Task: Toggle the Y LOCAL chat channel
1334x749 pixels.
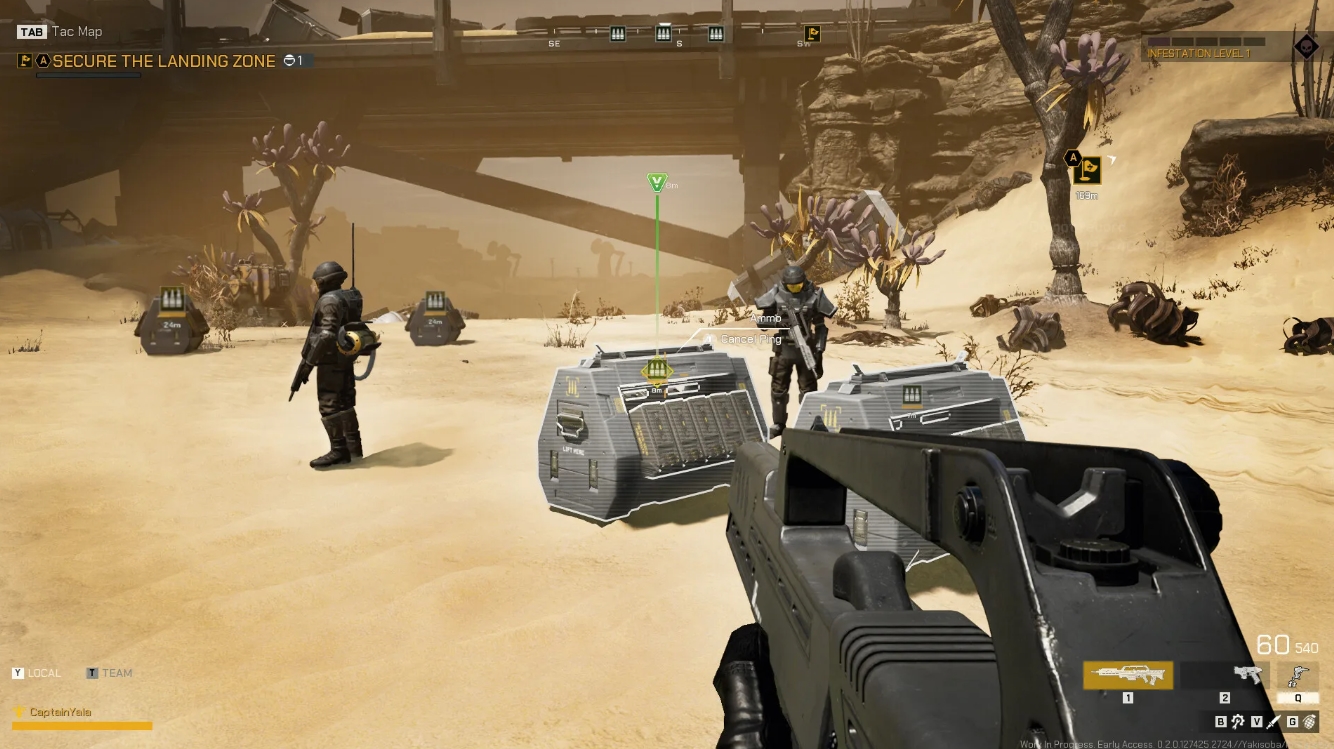Action: click(37, 673)
